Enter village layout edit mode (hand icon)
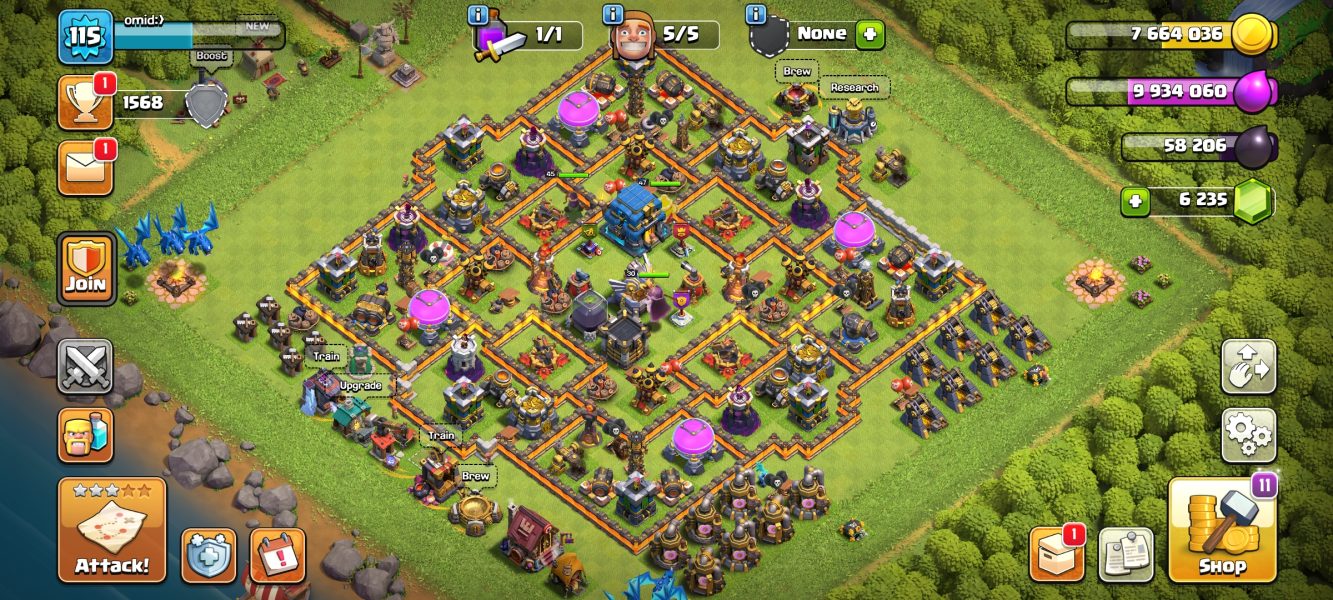Viewport: 1333px width, 600px height. (1248, 367)
